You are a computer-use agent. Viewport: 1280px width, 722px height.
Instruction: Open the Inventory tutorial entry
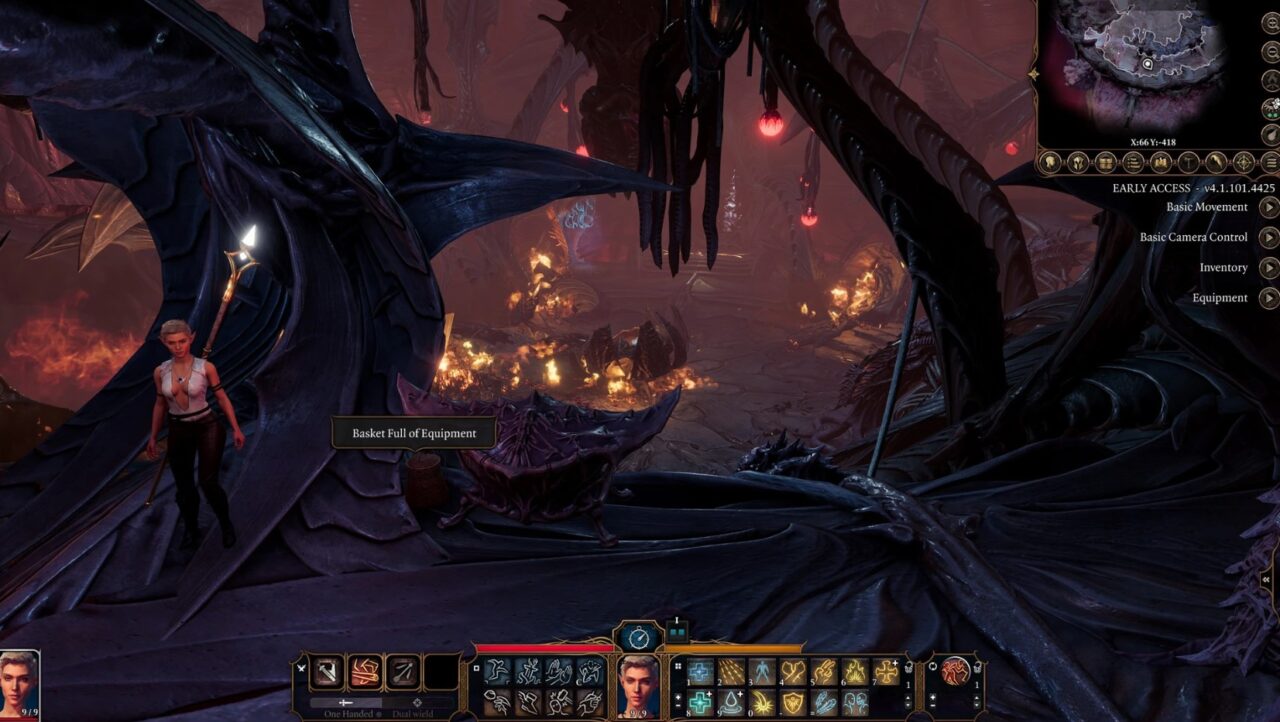(x=1269, y=268)
